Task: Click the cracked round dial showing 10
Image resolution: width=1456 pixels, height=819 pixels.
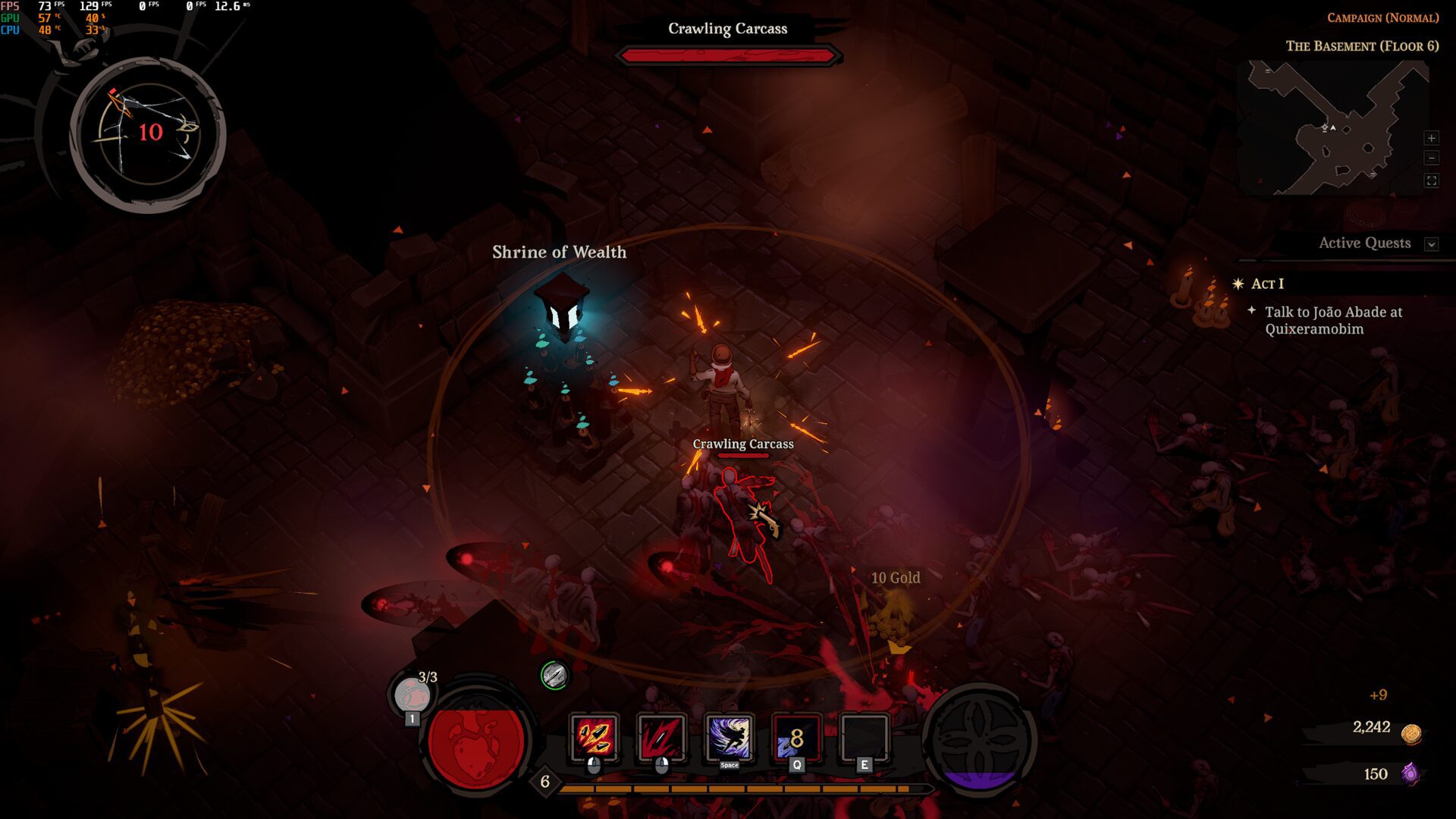Action: pos(149,133)
